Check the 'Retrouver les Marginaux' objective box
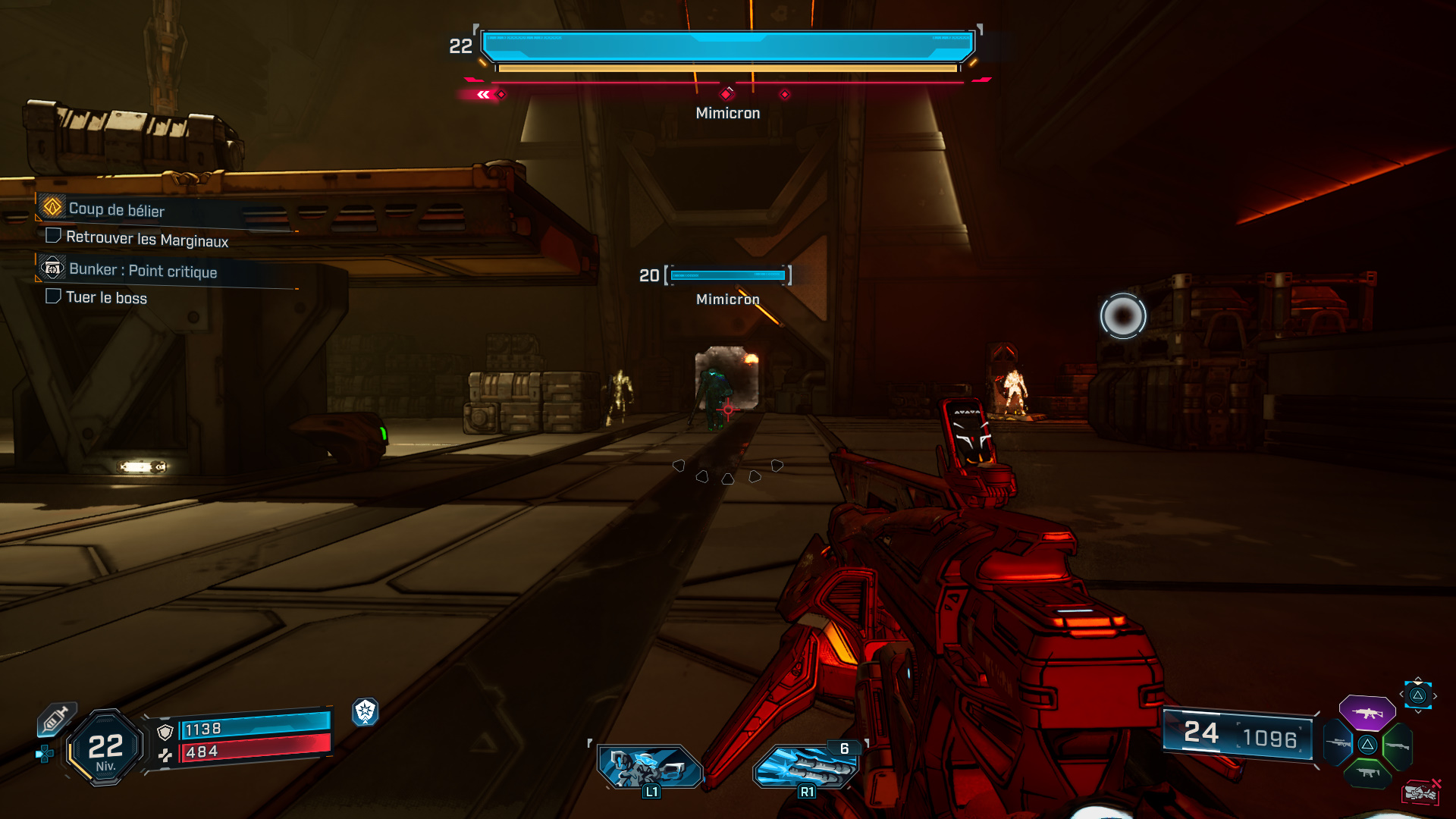 click(53, 235)
